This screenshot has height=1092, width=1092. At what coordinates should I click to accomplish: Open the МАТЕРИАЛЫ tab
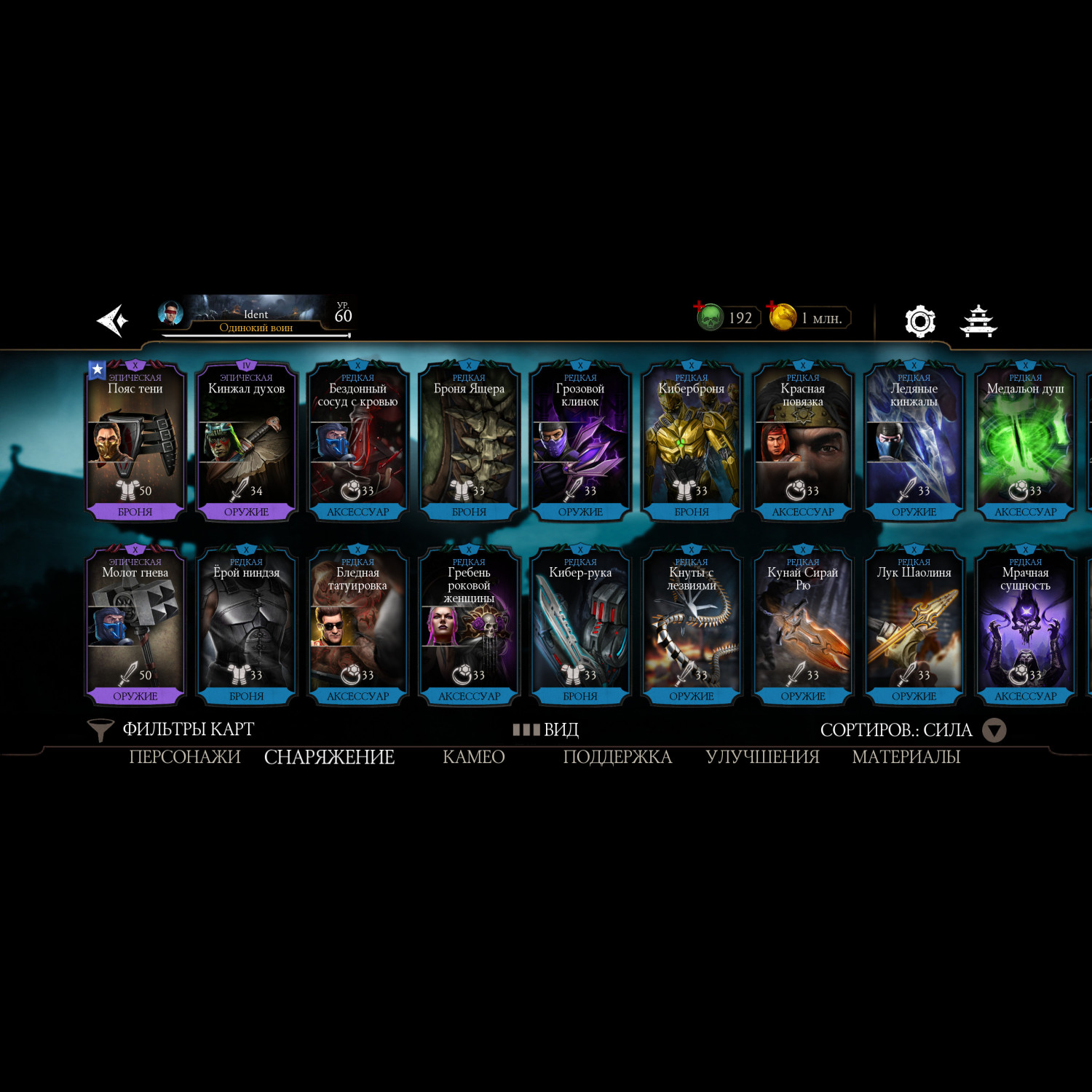(906, 757)
